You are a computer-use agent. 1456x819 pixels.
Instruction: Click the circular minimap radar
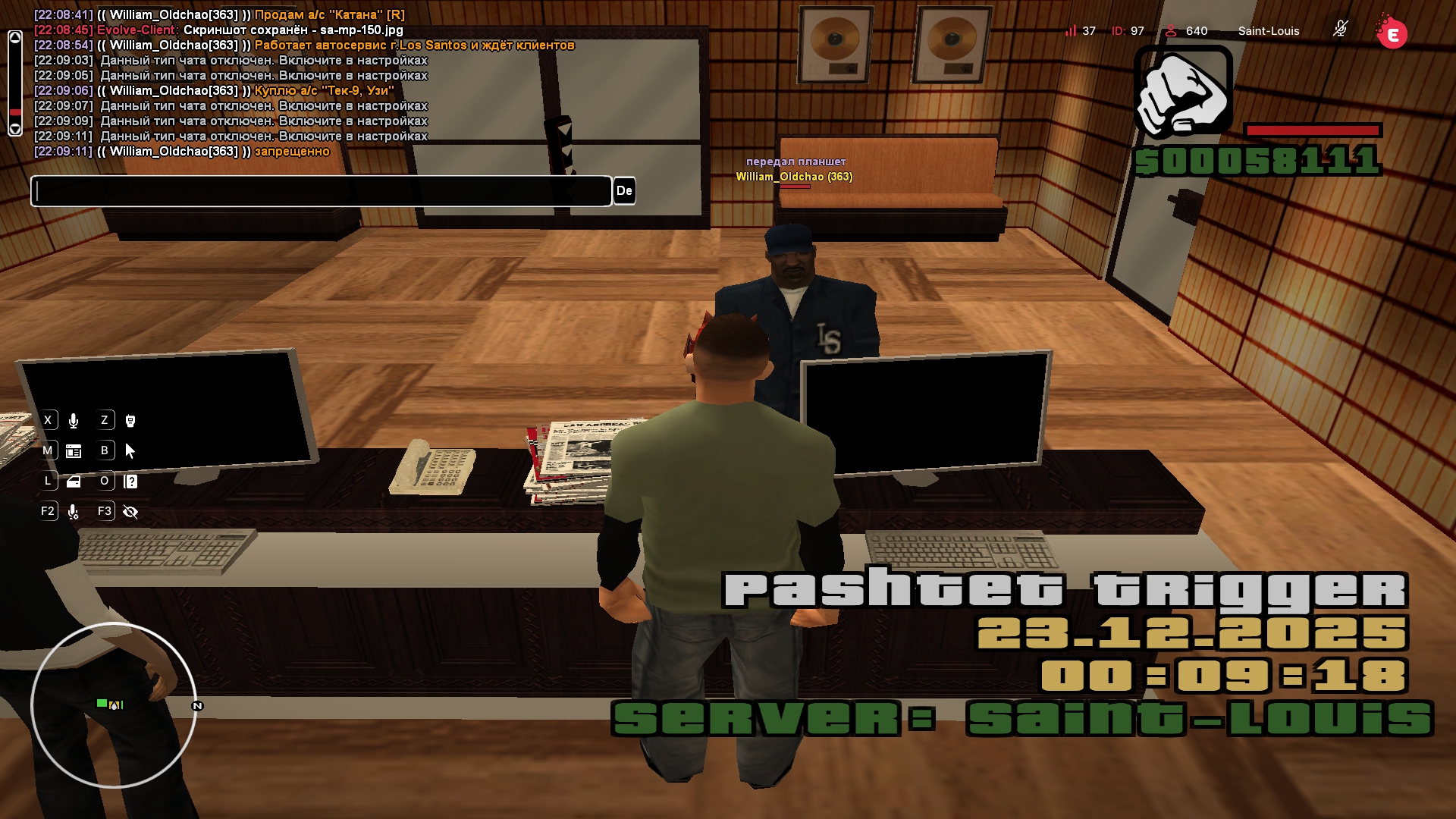coord(114,705)
